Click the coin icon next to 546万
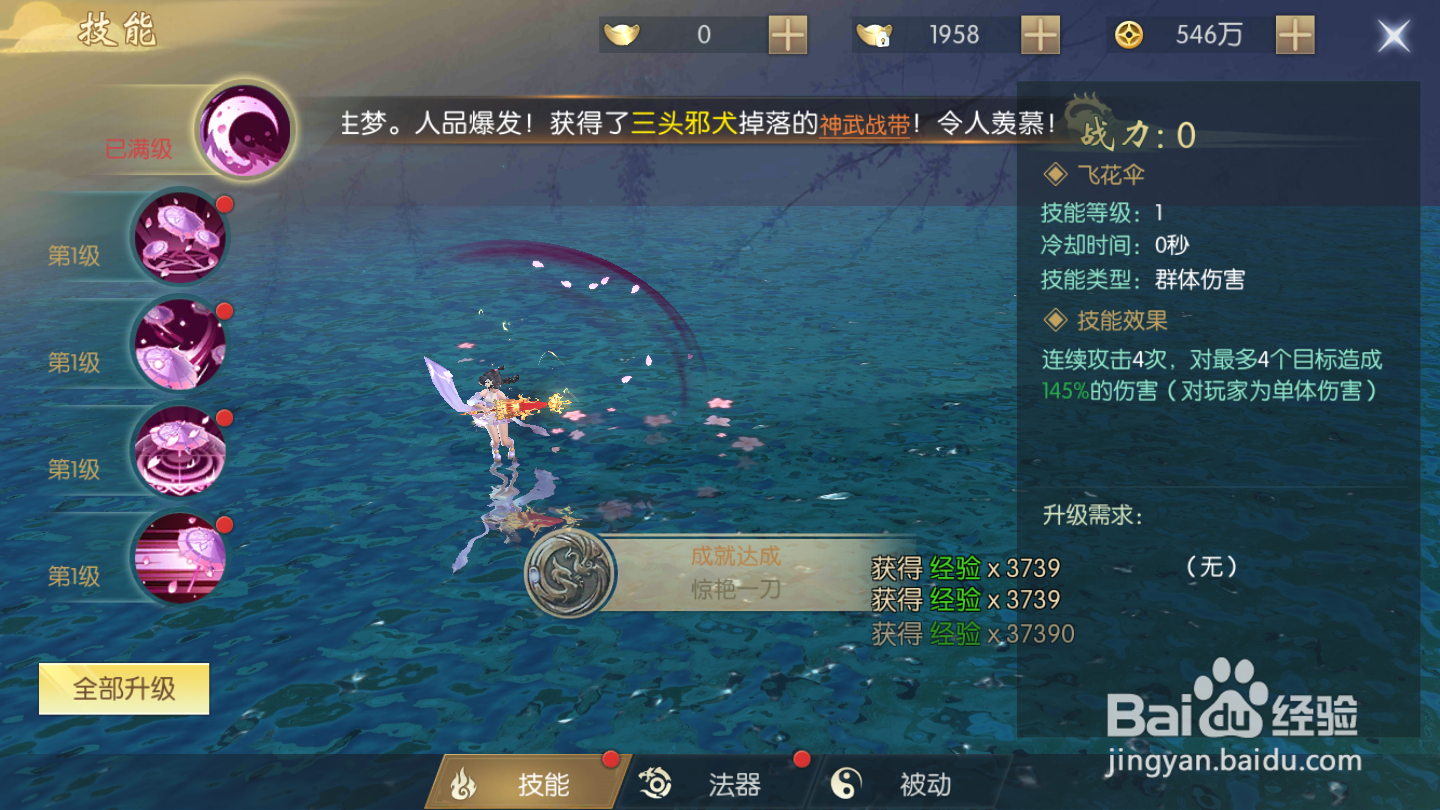Image resolution: width=1440 pixels, height=810 pixels. pyautogui.click(x=1131, y=34)
